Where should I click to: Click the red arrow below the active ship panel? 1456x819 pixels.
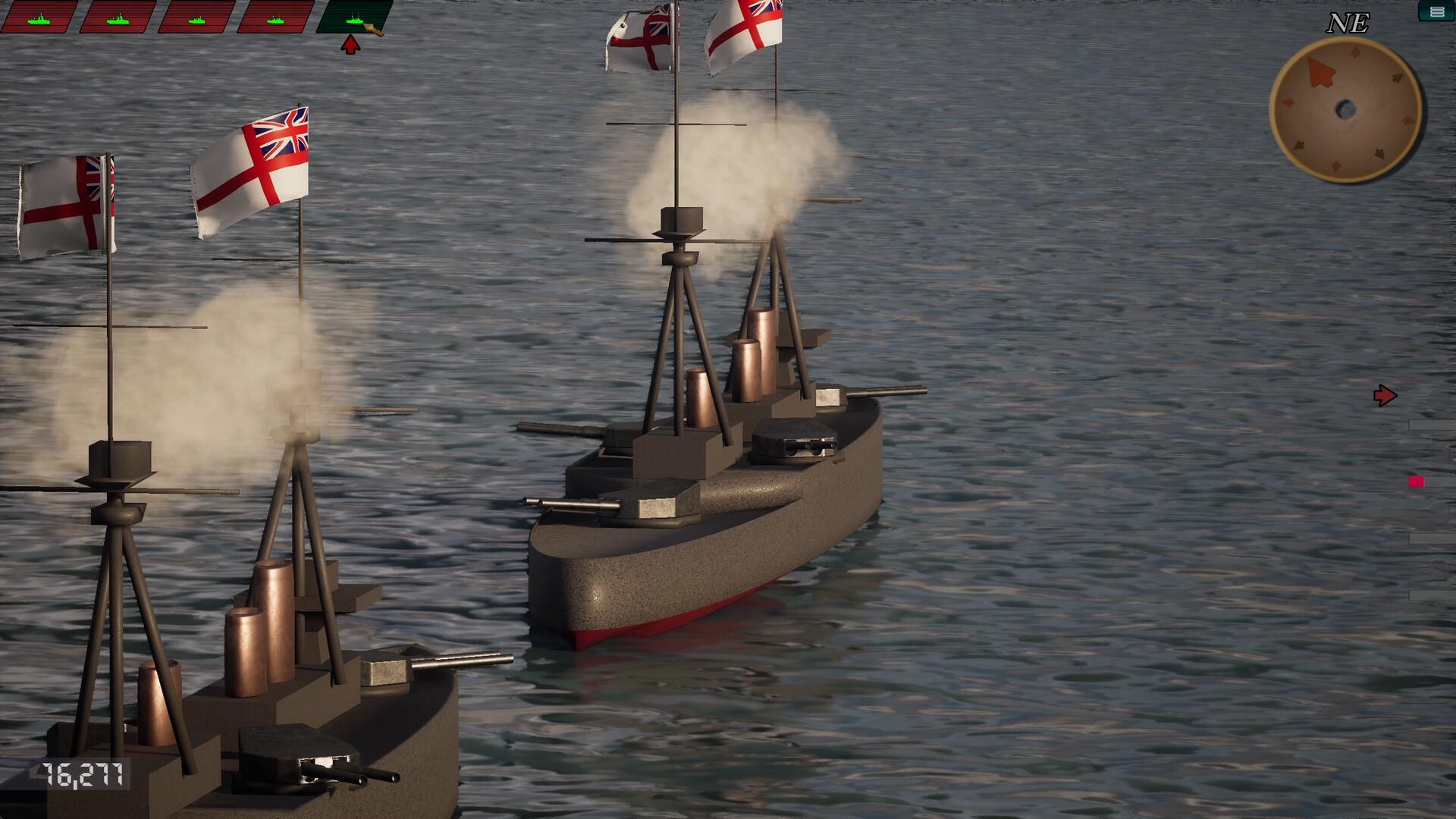[350, 43]
